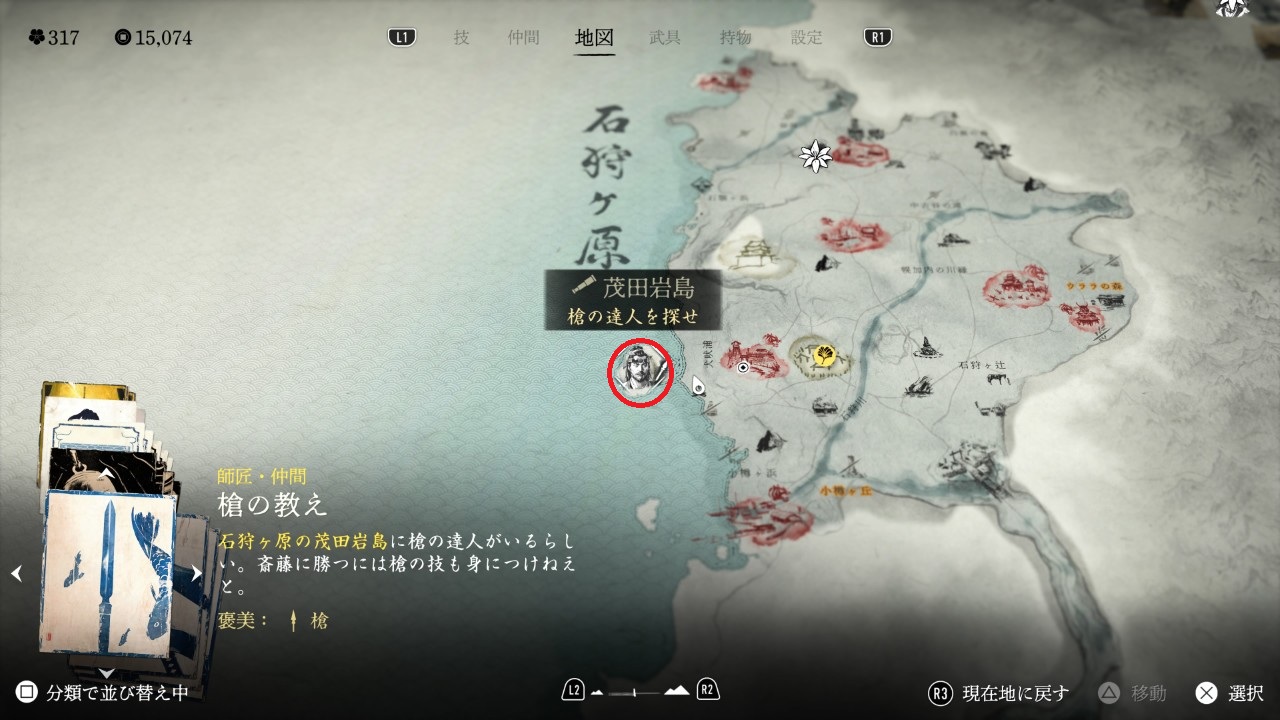Select the spear master portrait map marker

coord(640,372)
